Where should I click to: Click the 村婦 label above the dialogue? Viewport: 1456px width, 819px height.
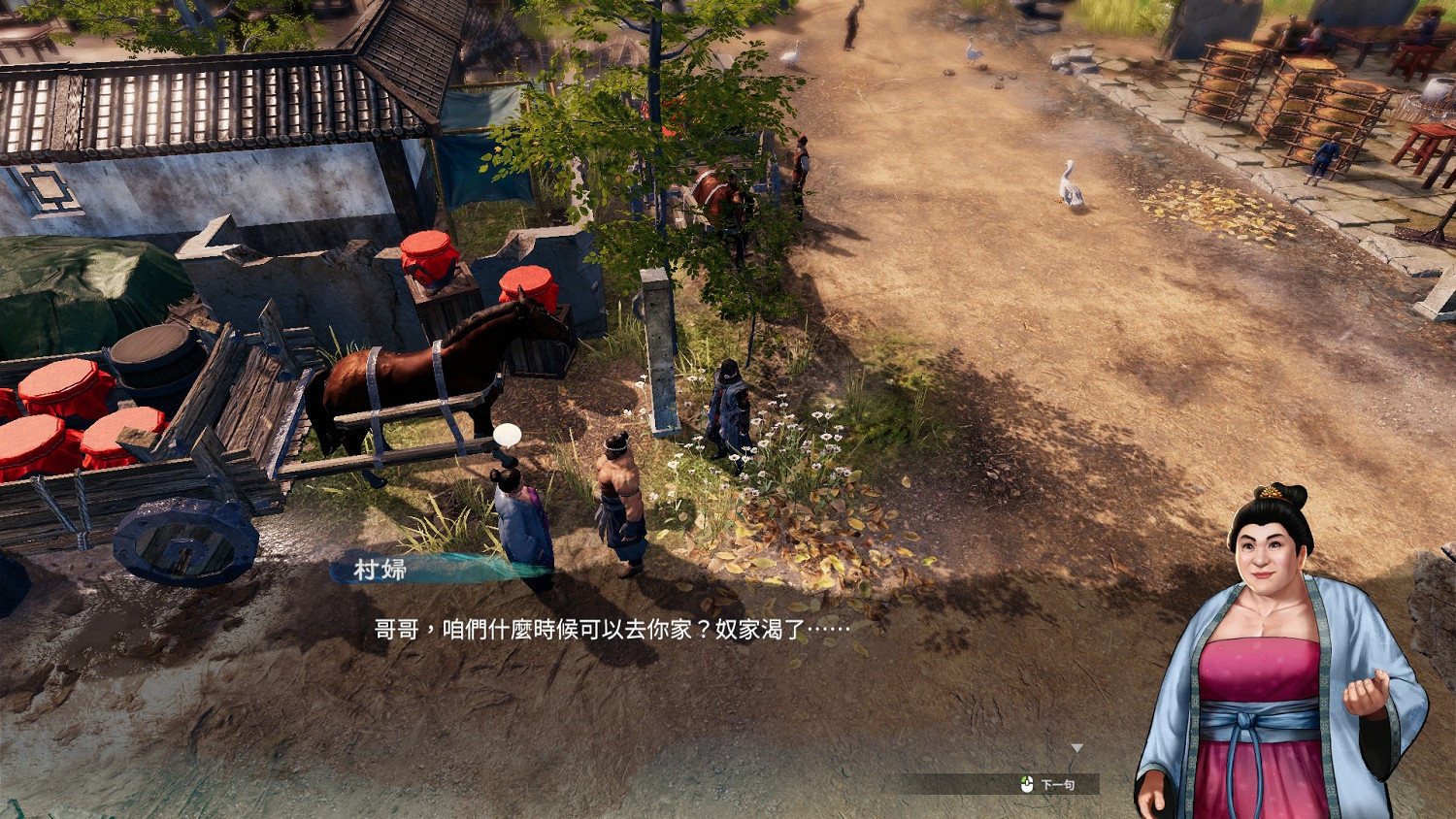pos(381,571)
